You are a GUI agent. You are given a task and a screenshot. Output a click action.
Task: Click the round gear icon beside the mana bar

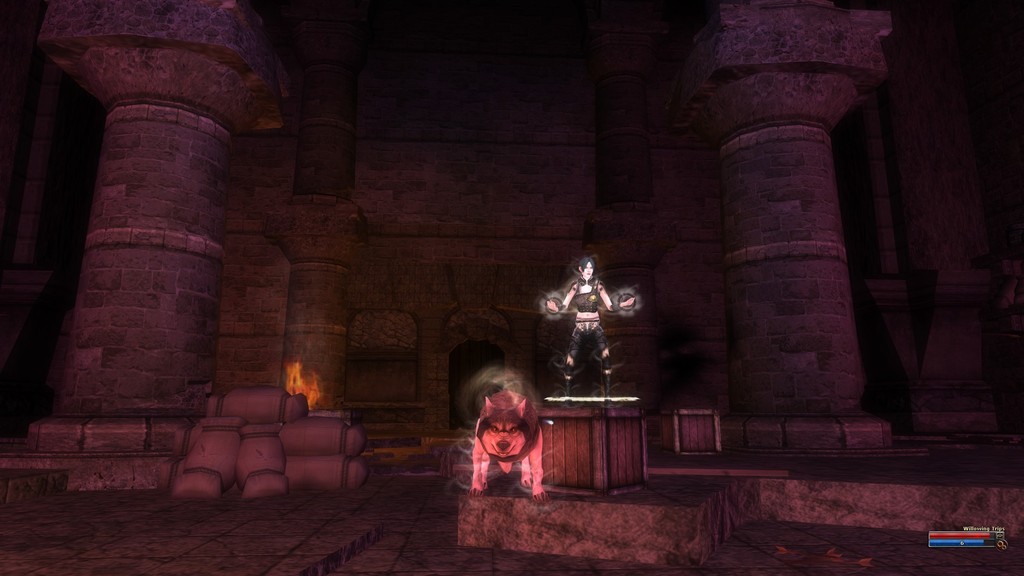point(1002,545)
